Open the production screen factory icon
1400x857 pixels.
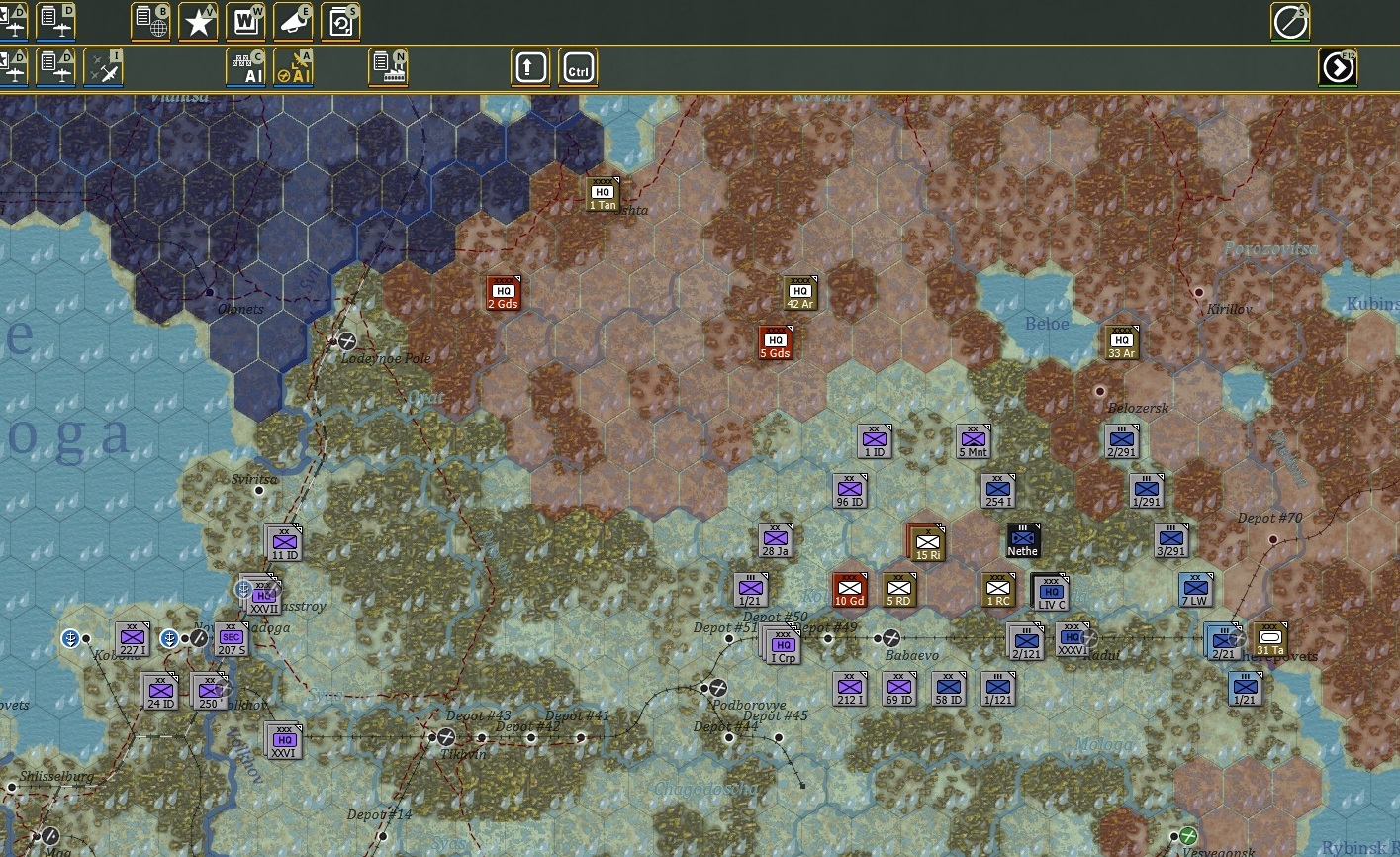point(389,67)
